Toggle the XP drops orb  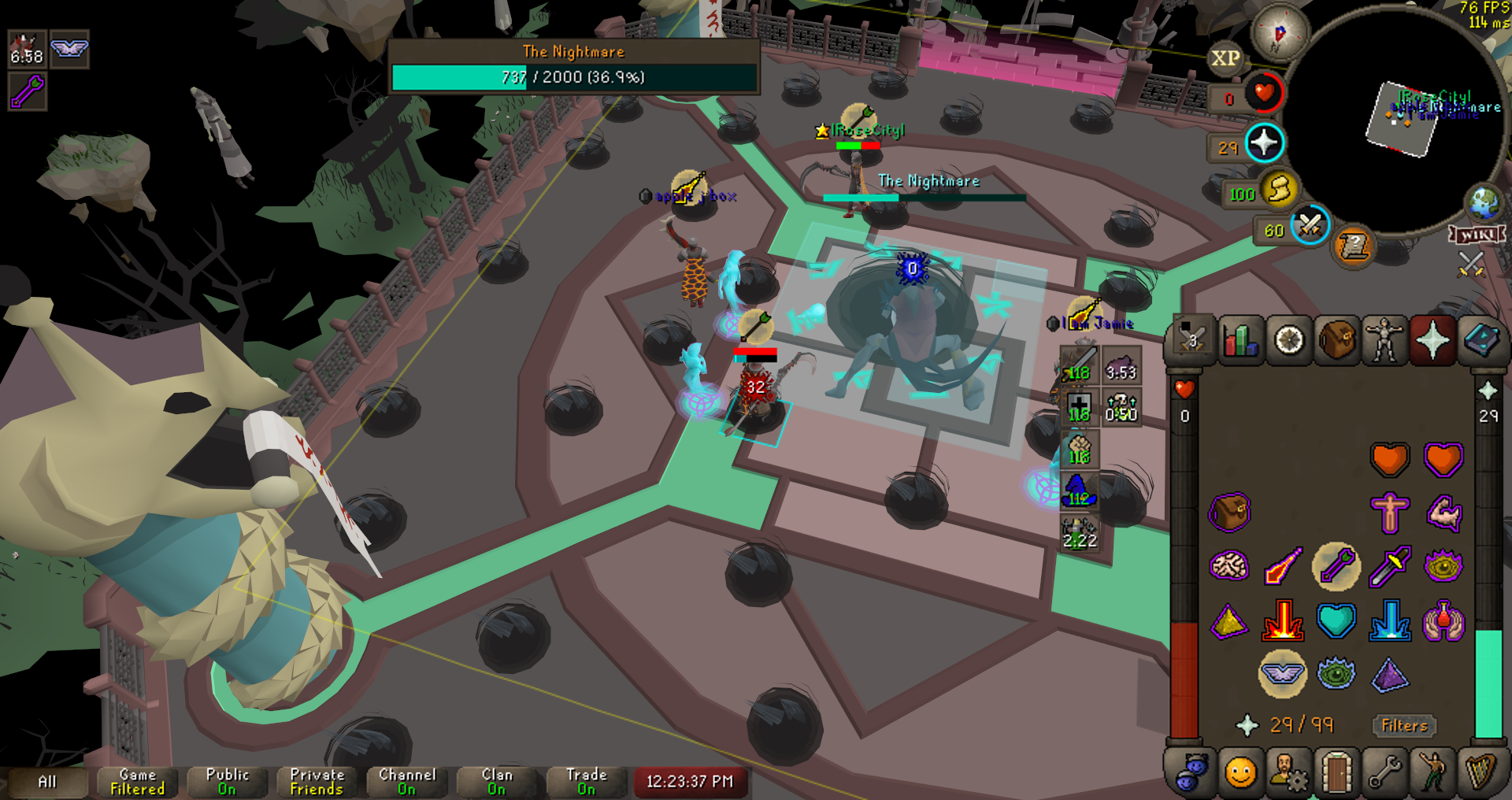coord(1225,58)
